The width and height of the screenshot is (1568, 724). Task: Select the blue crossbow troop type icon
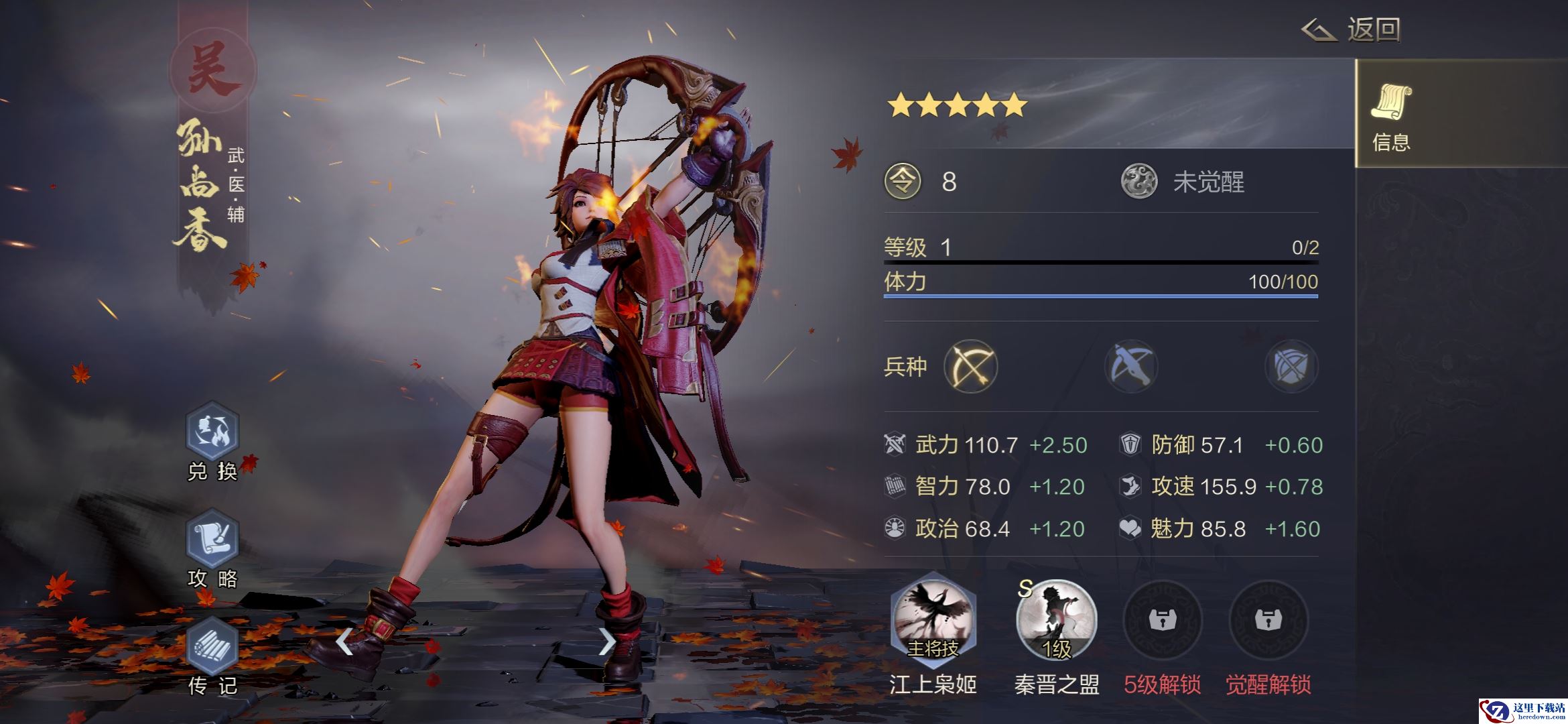point(1131,367)
